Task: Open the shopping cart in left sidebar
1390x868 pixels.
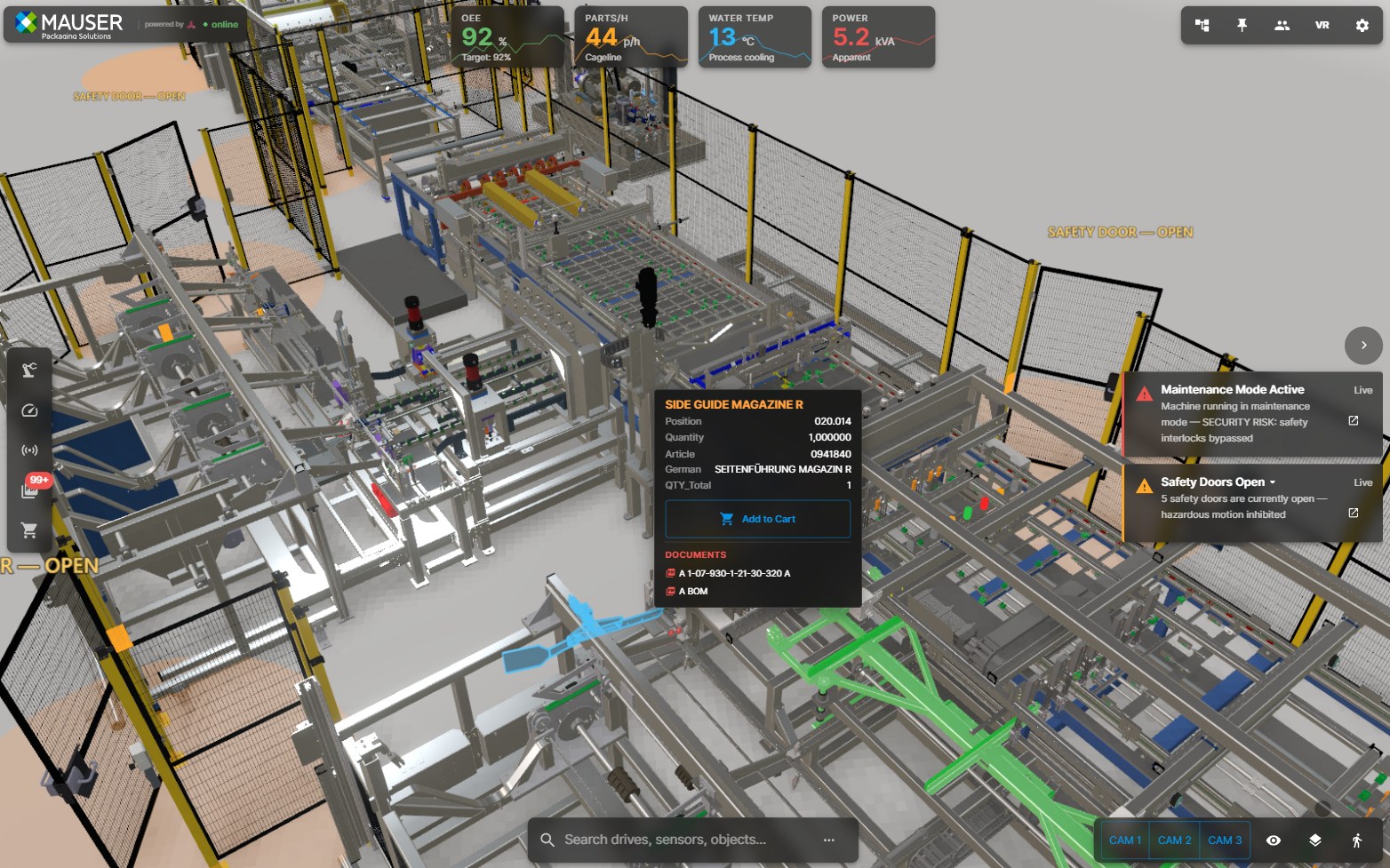Action: (x=29, y=530)
